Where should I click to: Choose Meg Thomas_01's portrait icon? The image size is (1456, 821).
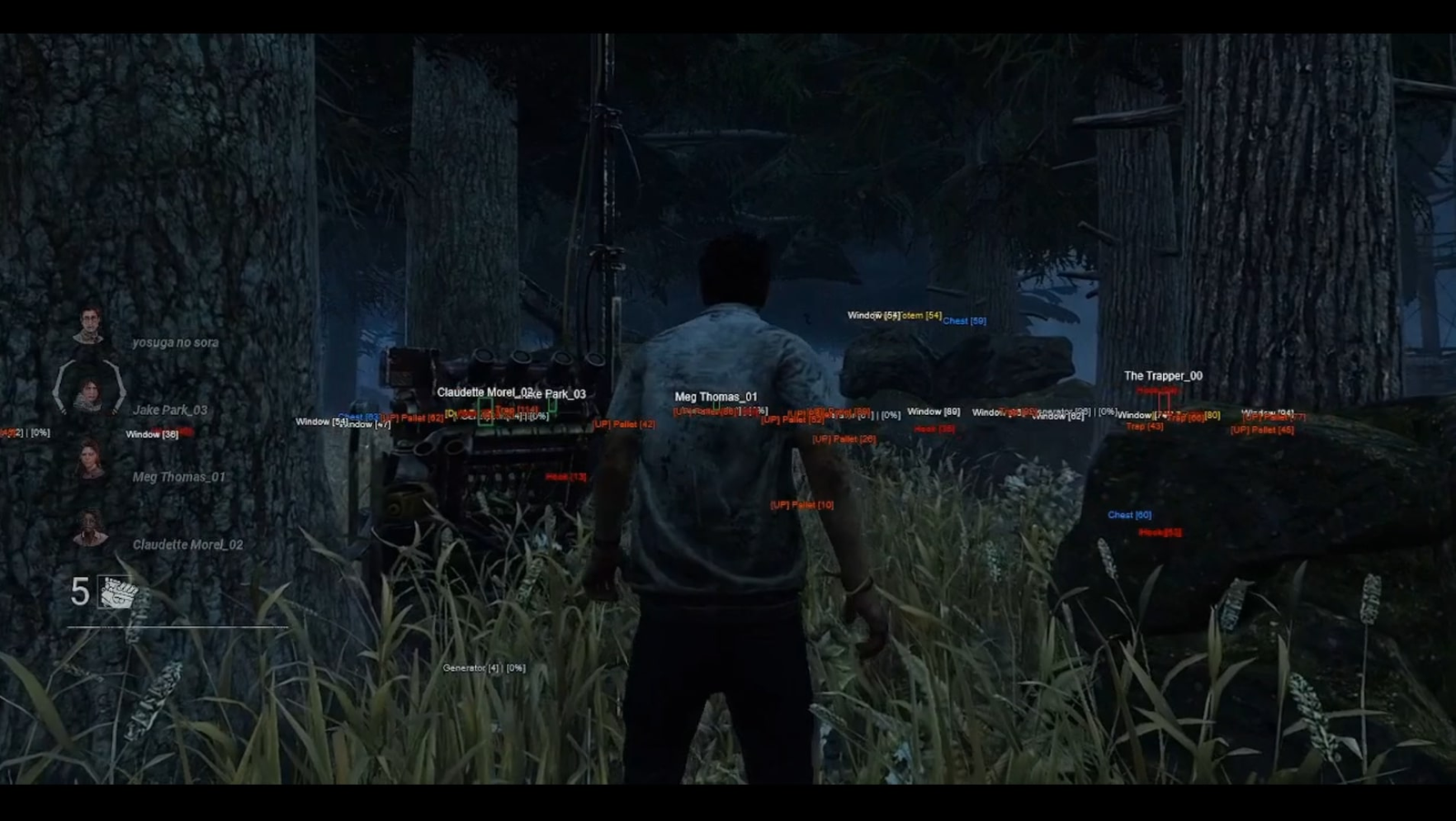coord(90,460)
